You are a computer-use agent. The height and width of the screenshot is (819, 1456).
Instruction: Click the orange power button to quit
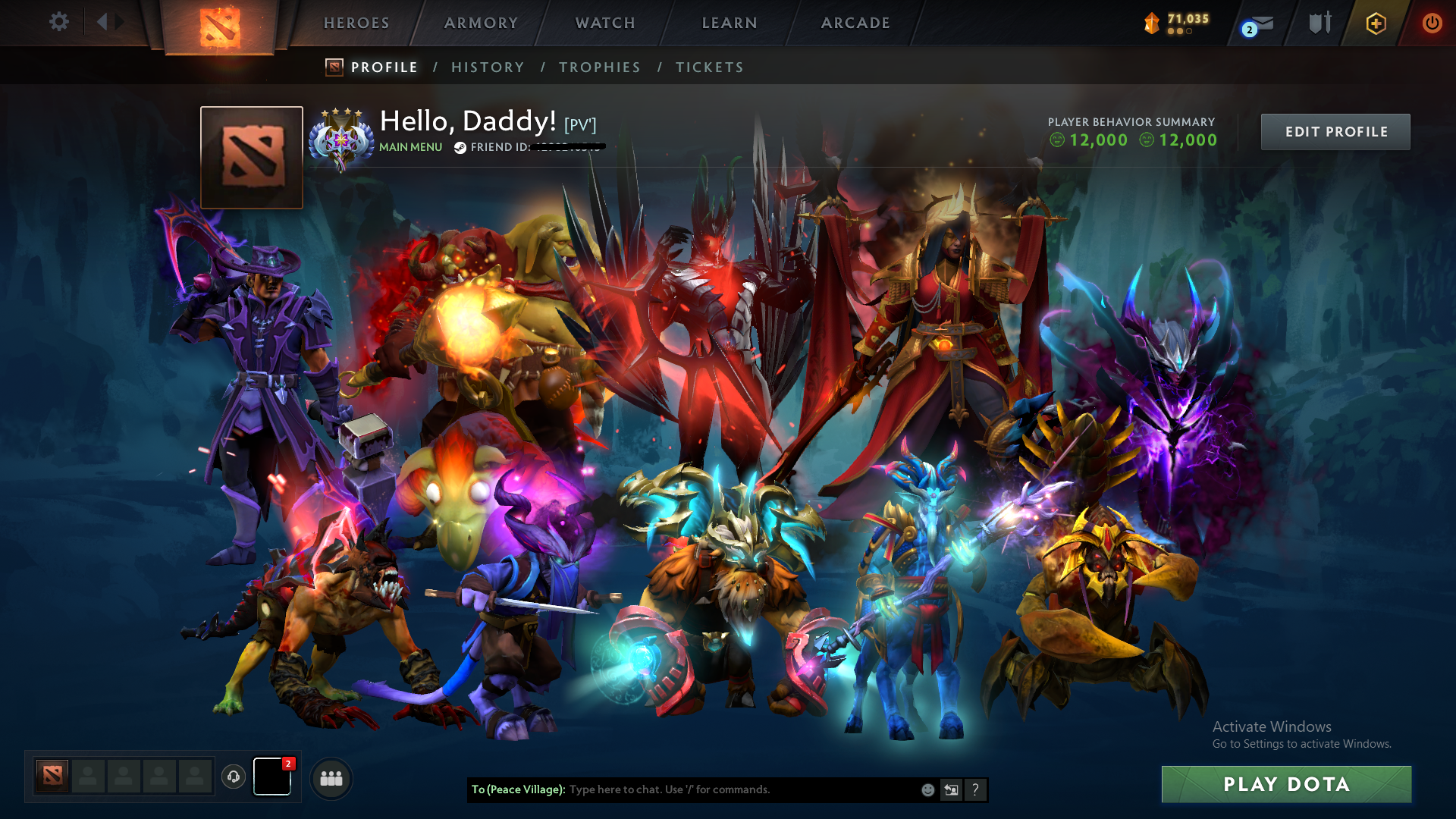[x=1432, y=23]
